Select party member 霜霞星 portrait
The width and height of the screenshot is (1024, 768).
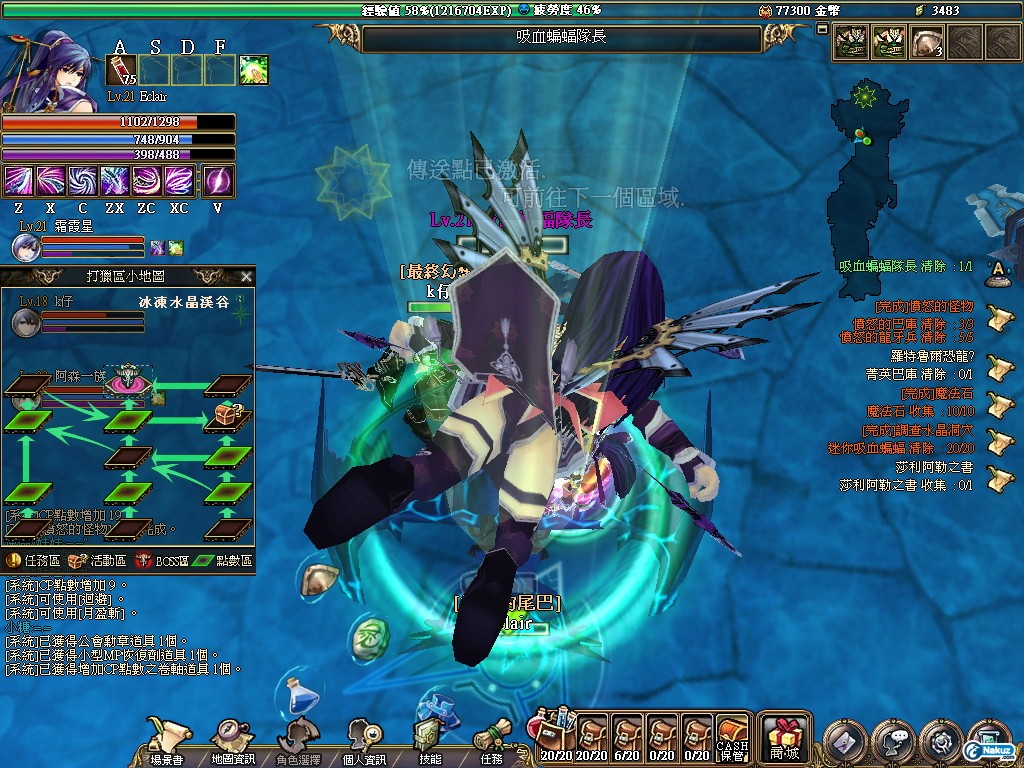tap(26, 248)
